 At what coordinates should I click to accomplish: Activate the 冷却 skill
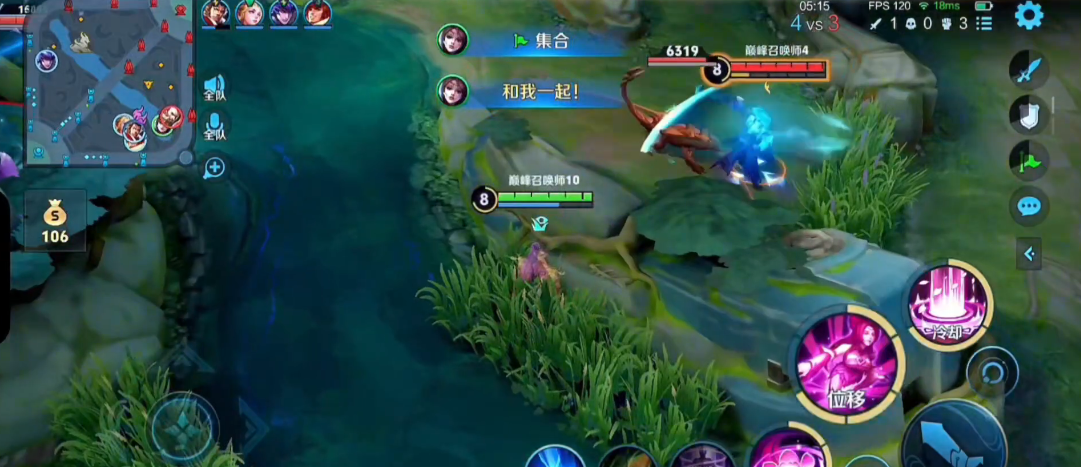point(947,303)
